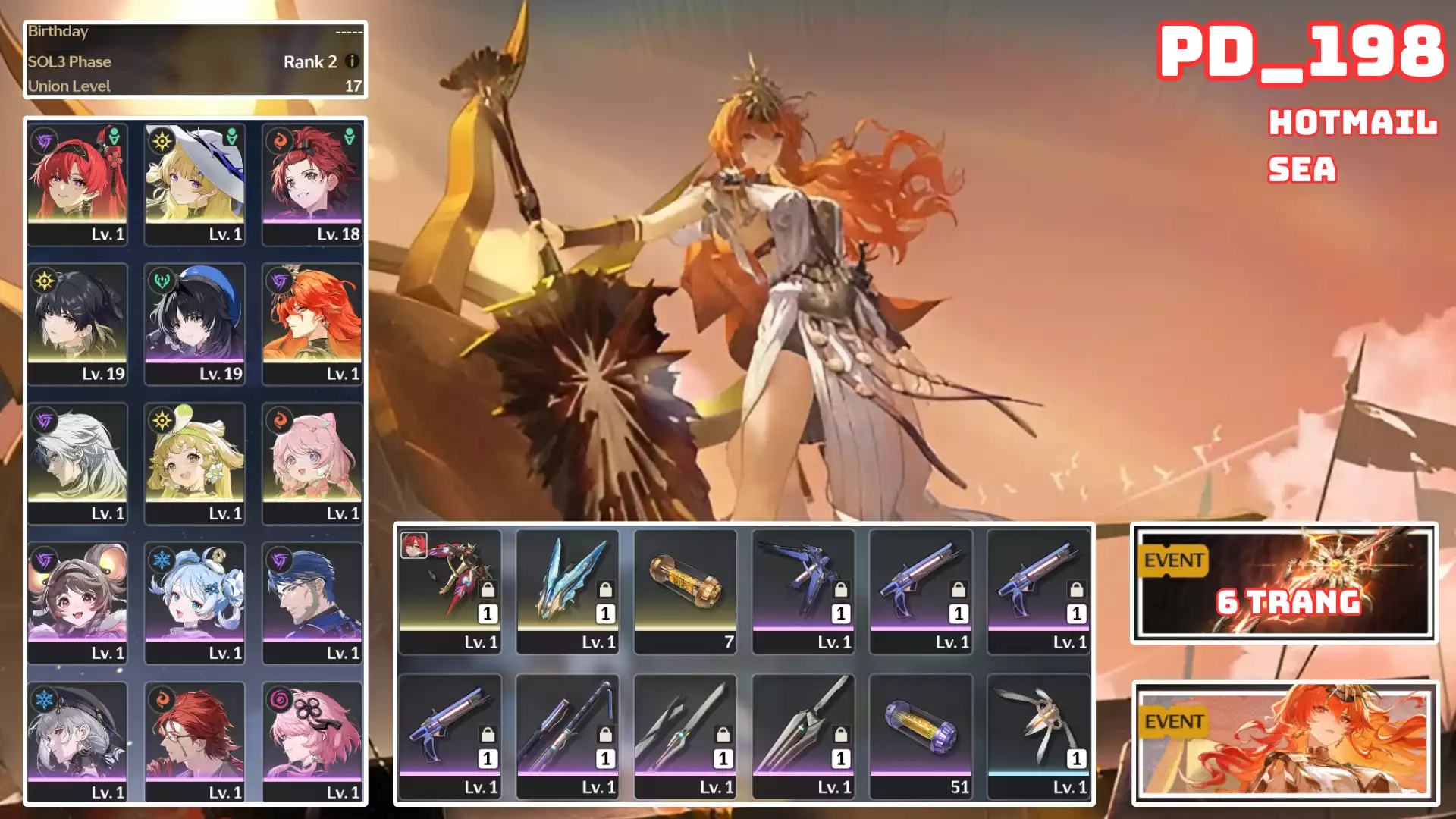Choose the crystal blue gauntlets weapon slot
The image size is (1456, 819).
pos(567,591)
